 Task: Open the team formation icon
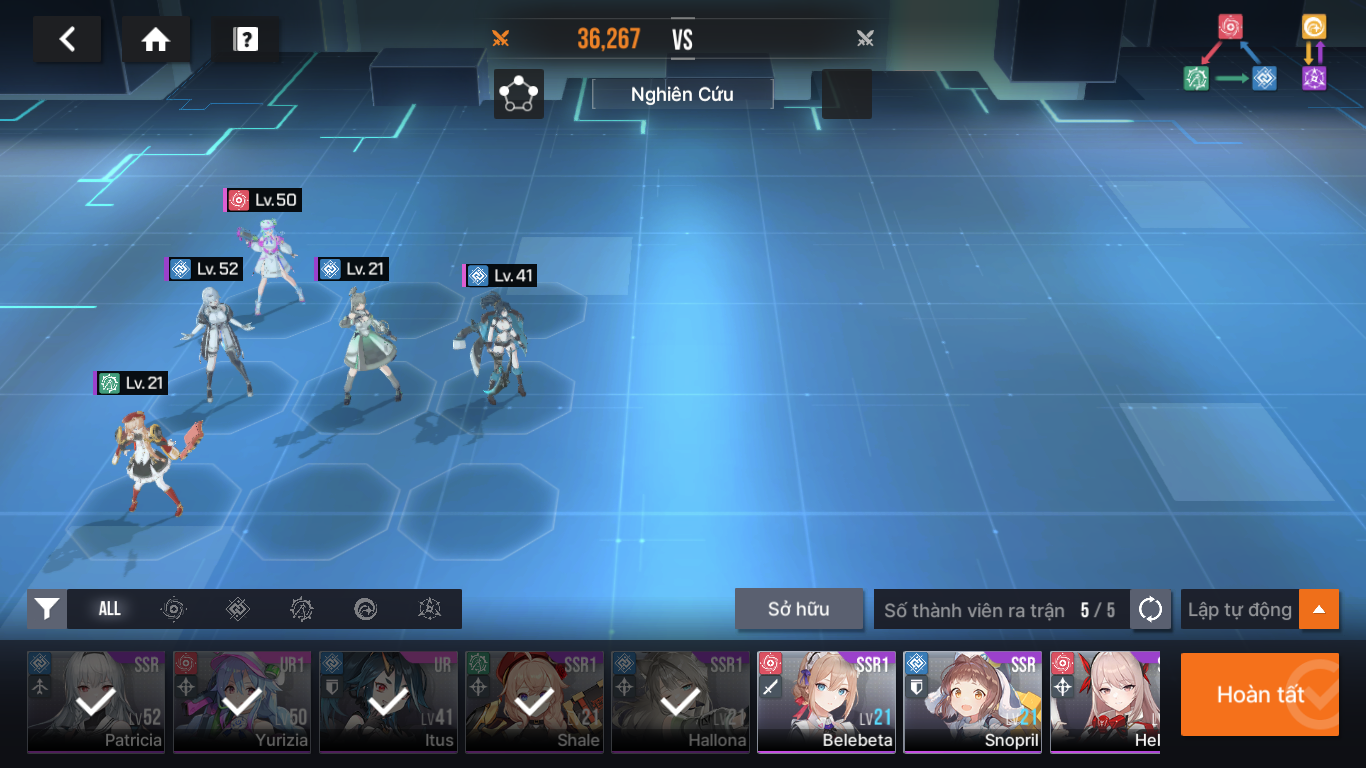(519, 94)
